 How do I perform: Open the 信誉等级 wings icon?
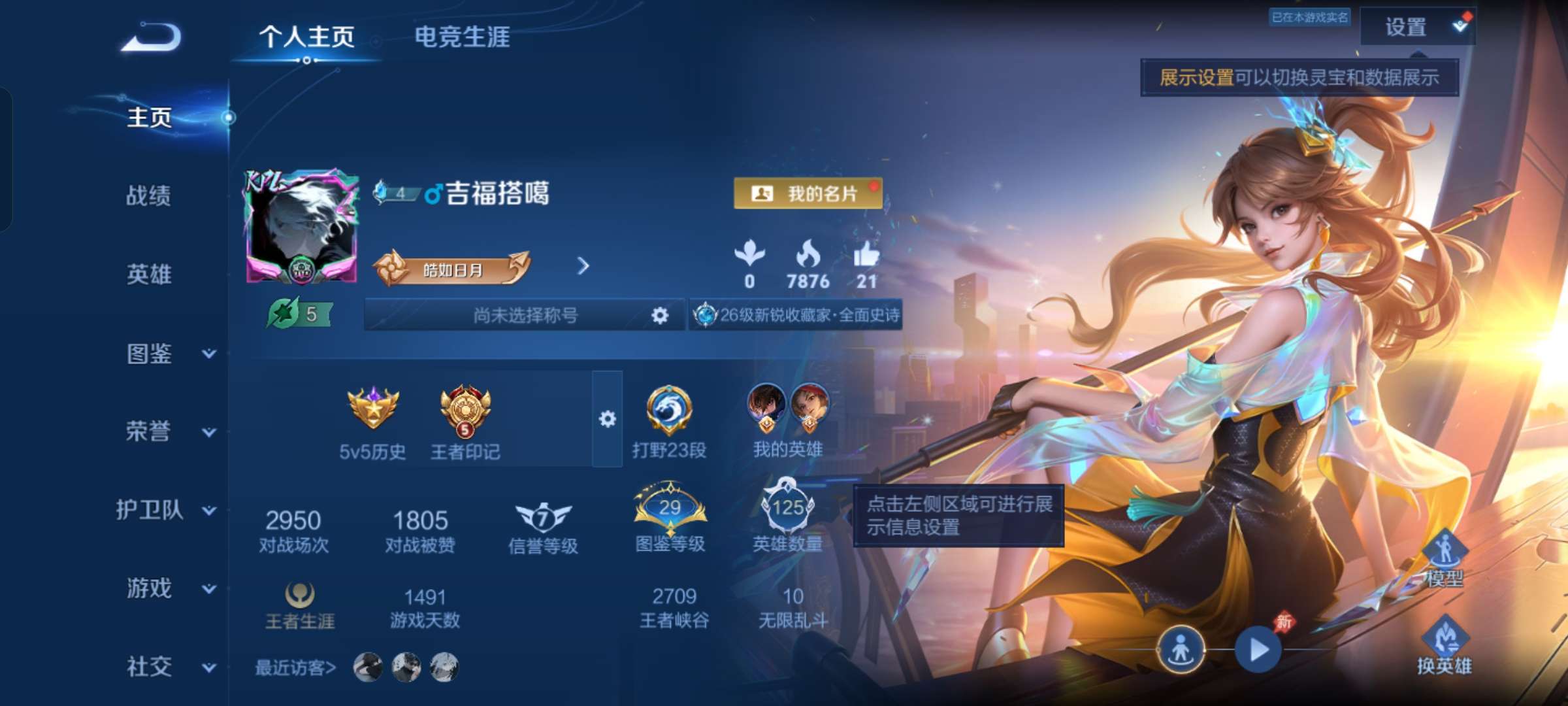[542, 516]
